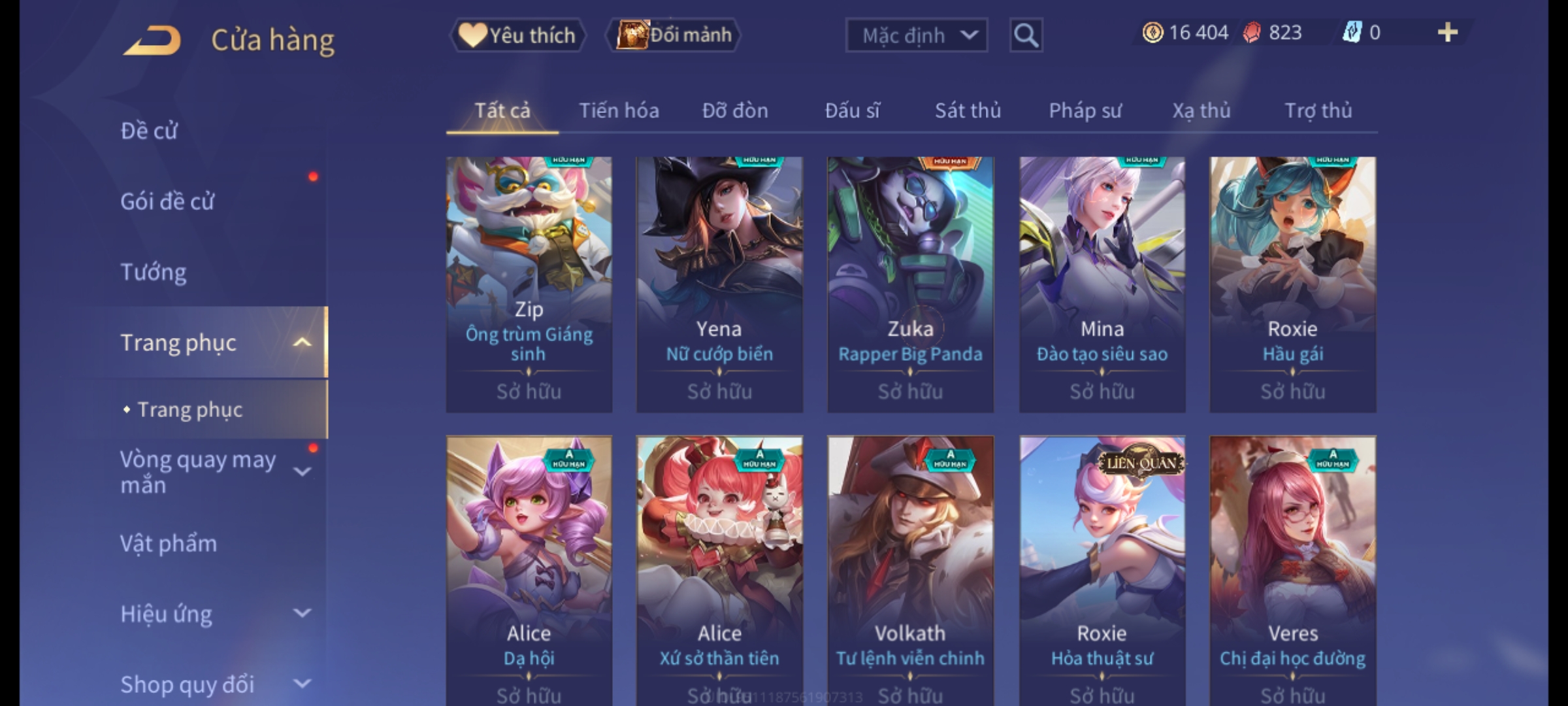Open the Mặc định sort dropdown
This screenshot has width=1568, height=706.
coord(915,35)
